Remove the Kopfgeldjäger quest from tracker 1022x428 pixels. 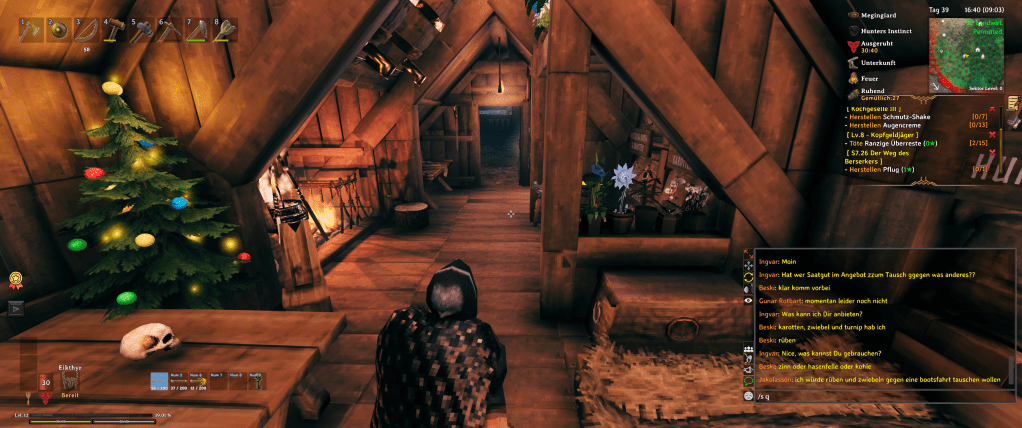tap(992, 134)
